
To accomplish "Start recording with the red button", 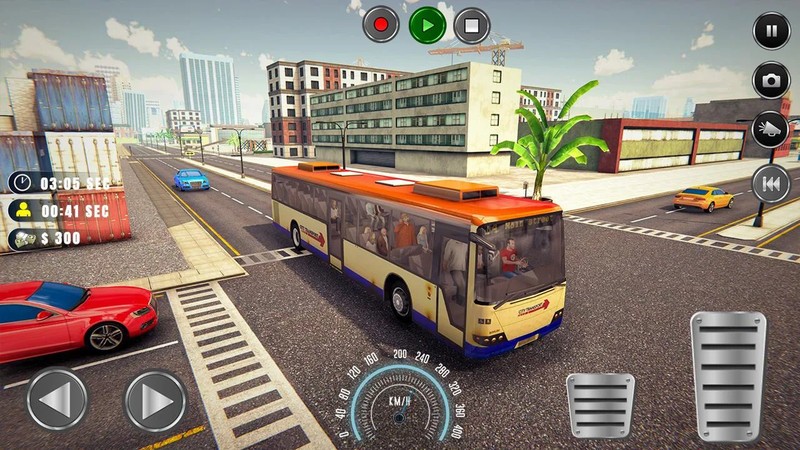I will [380, 24].
